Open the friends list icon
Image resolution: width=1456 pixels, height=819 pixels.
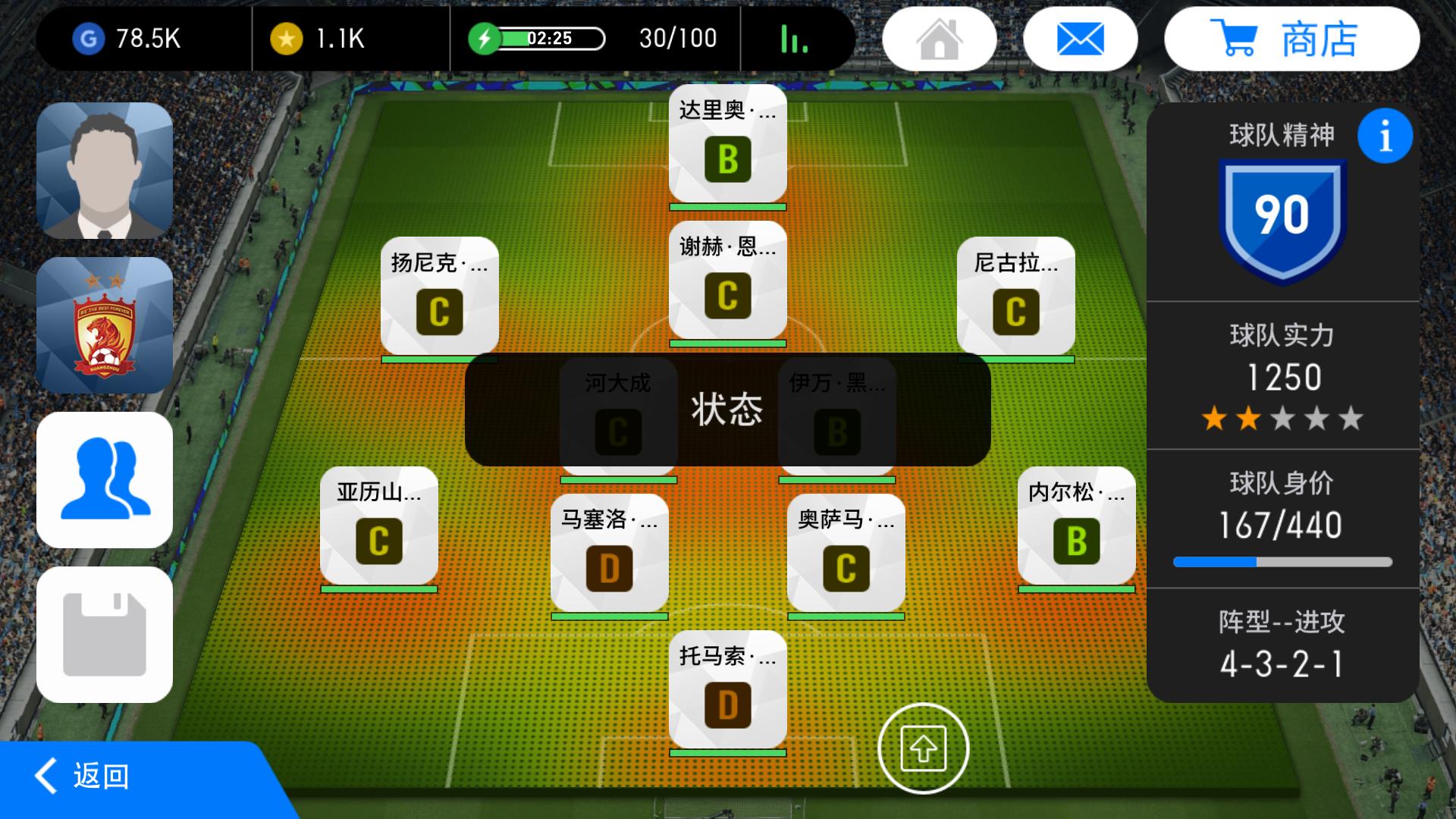[x=105, y=479]
